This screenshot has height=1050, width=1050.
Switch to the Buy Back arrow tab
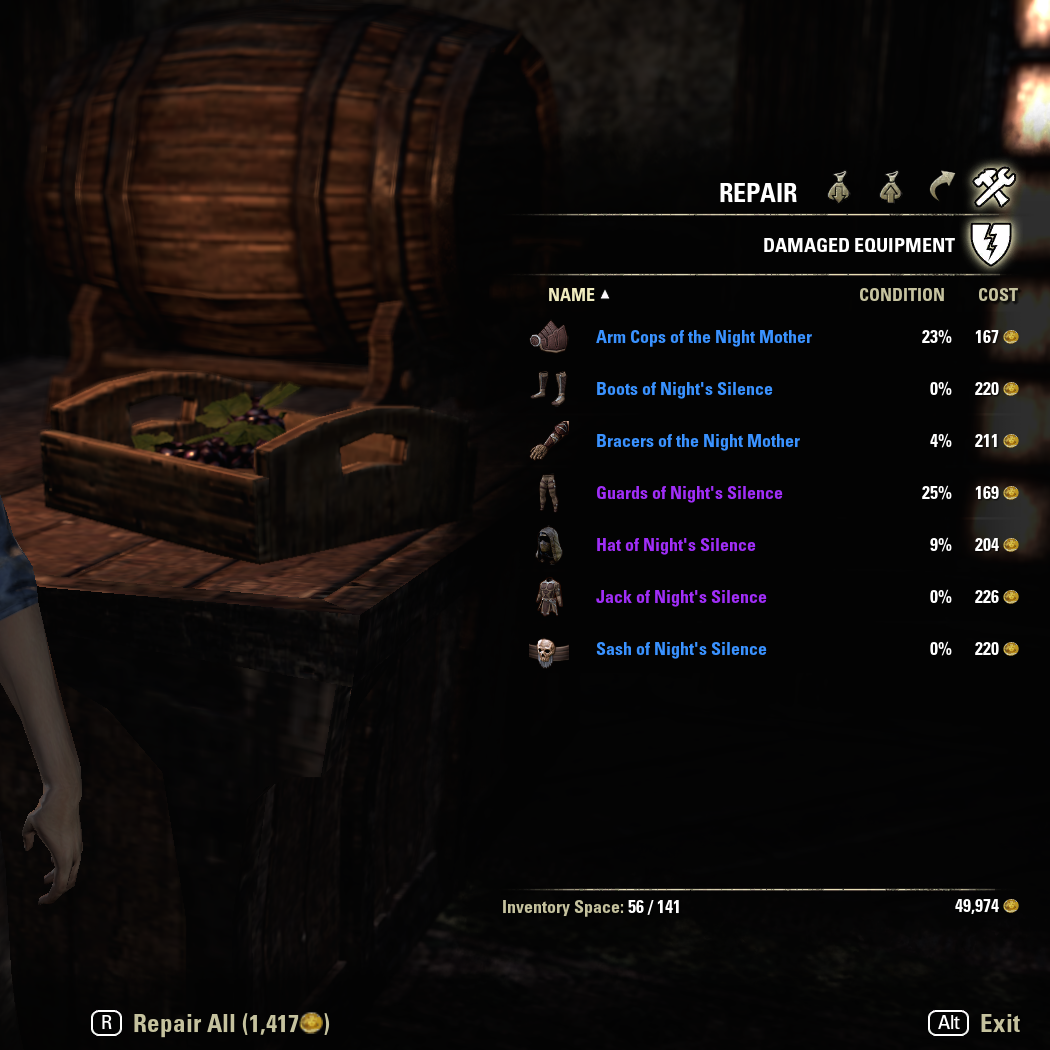pos(941,188)
